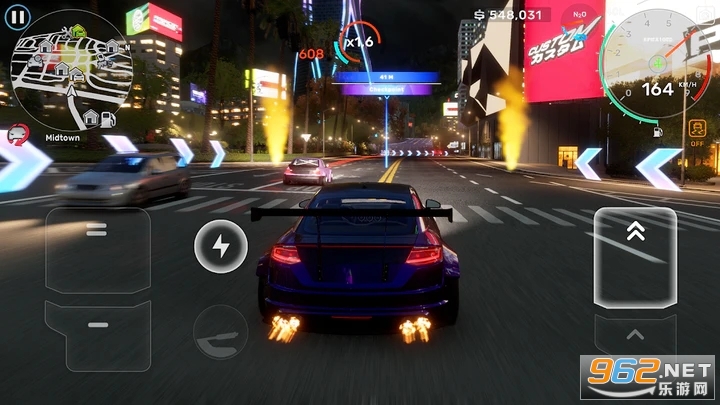Toggle the traction control OFF icon
Screen dimensions: 720x405
[696, 131]
